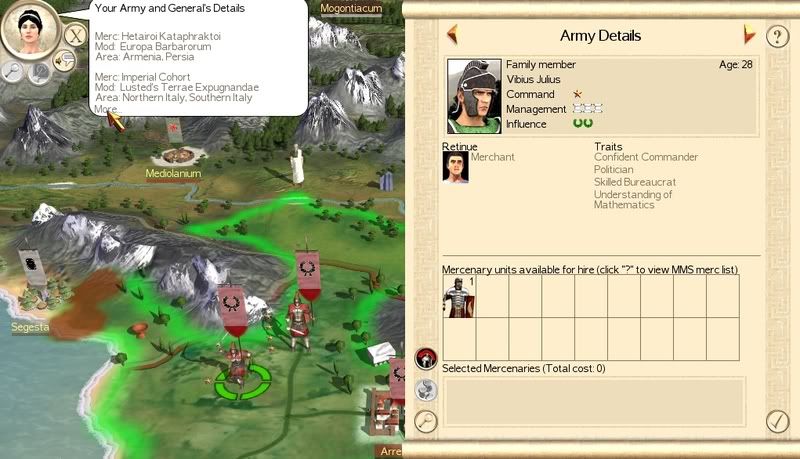Screen dimensions: 800x459
Task: Click the advisor's magnifying glass button
Action: click(13, 70)
